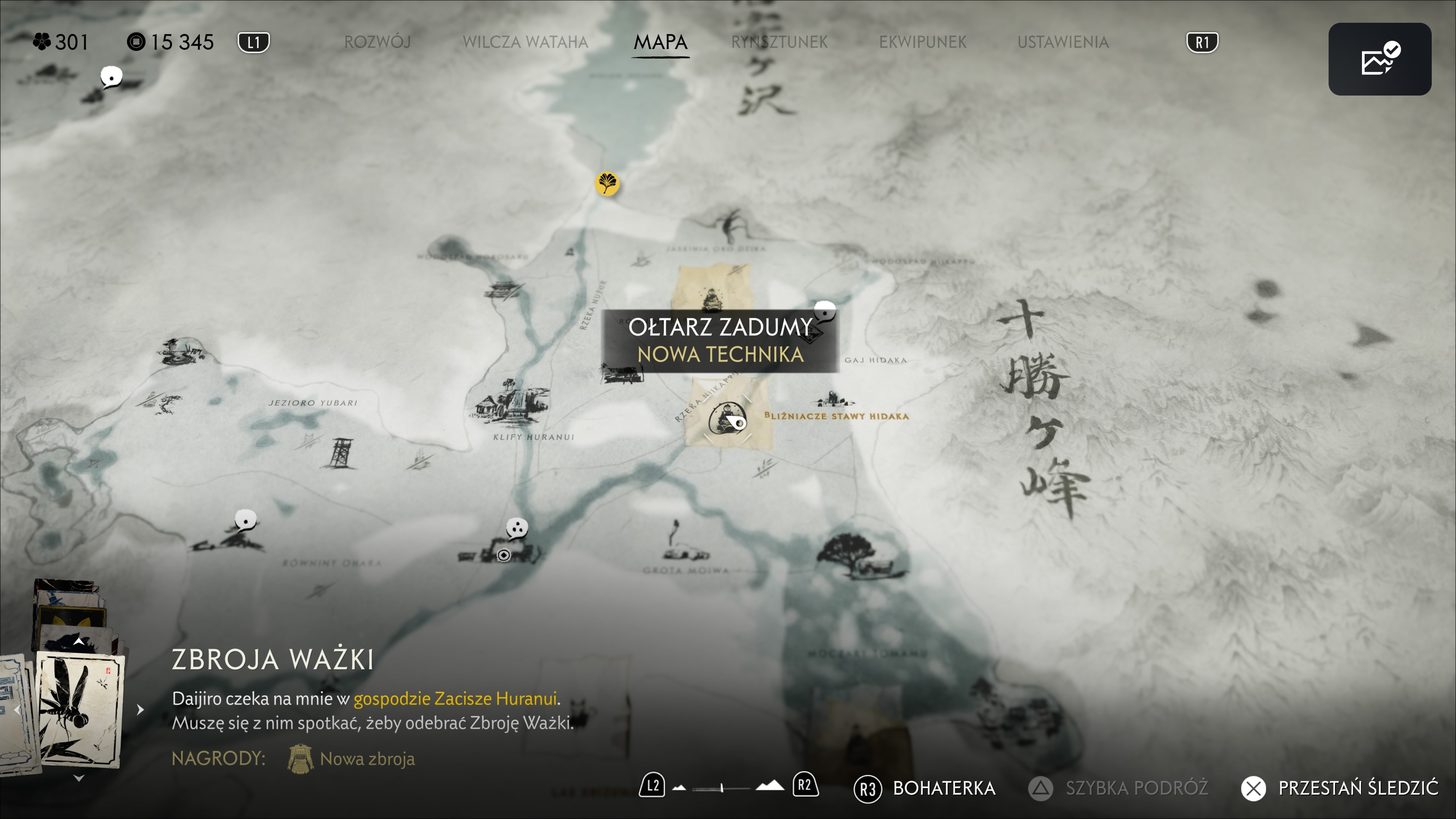This screenshot has height=819, width=1456.
Task: Show the Ustawienia tab
Action: [x=1062, y=42]
